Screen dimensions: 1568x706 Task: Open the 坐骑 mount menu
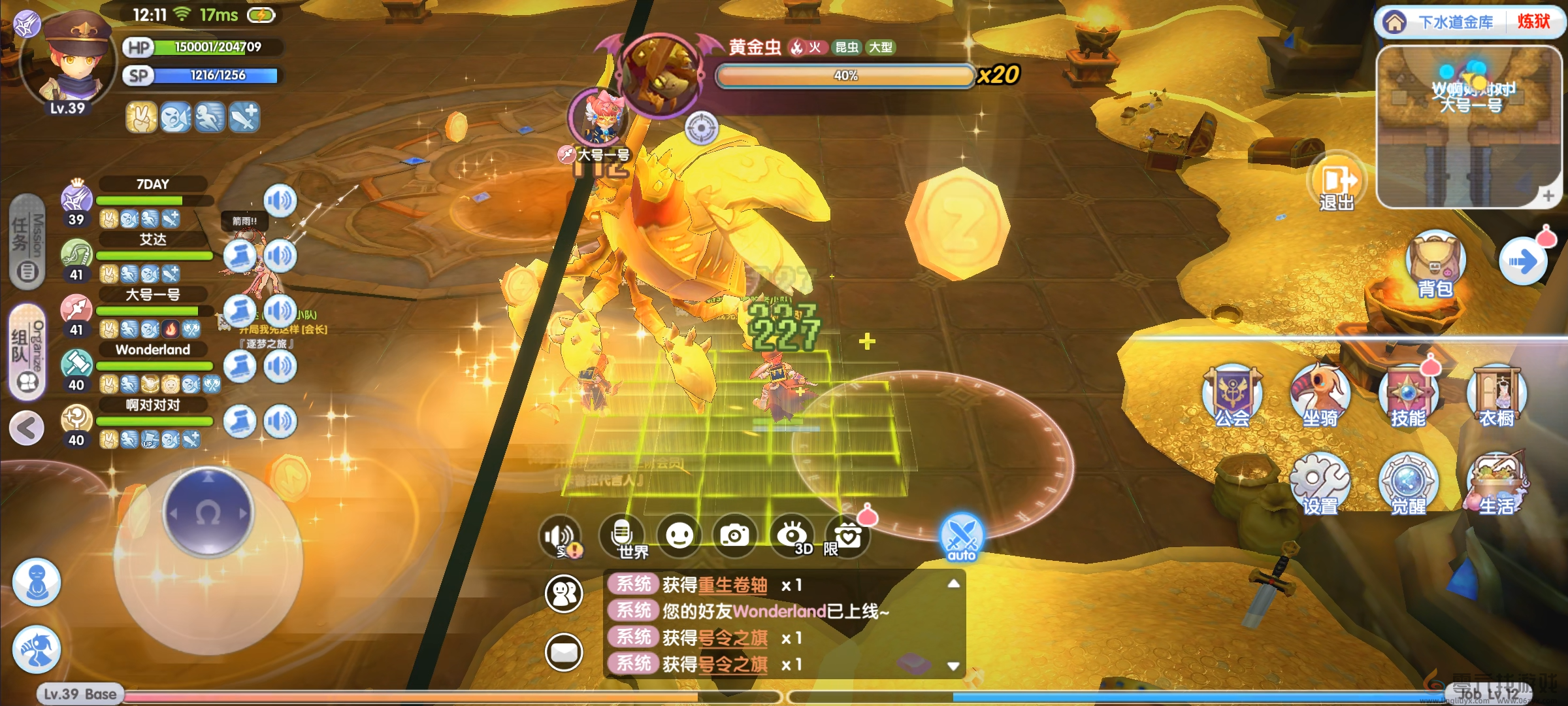pos(1320,395)
